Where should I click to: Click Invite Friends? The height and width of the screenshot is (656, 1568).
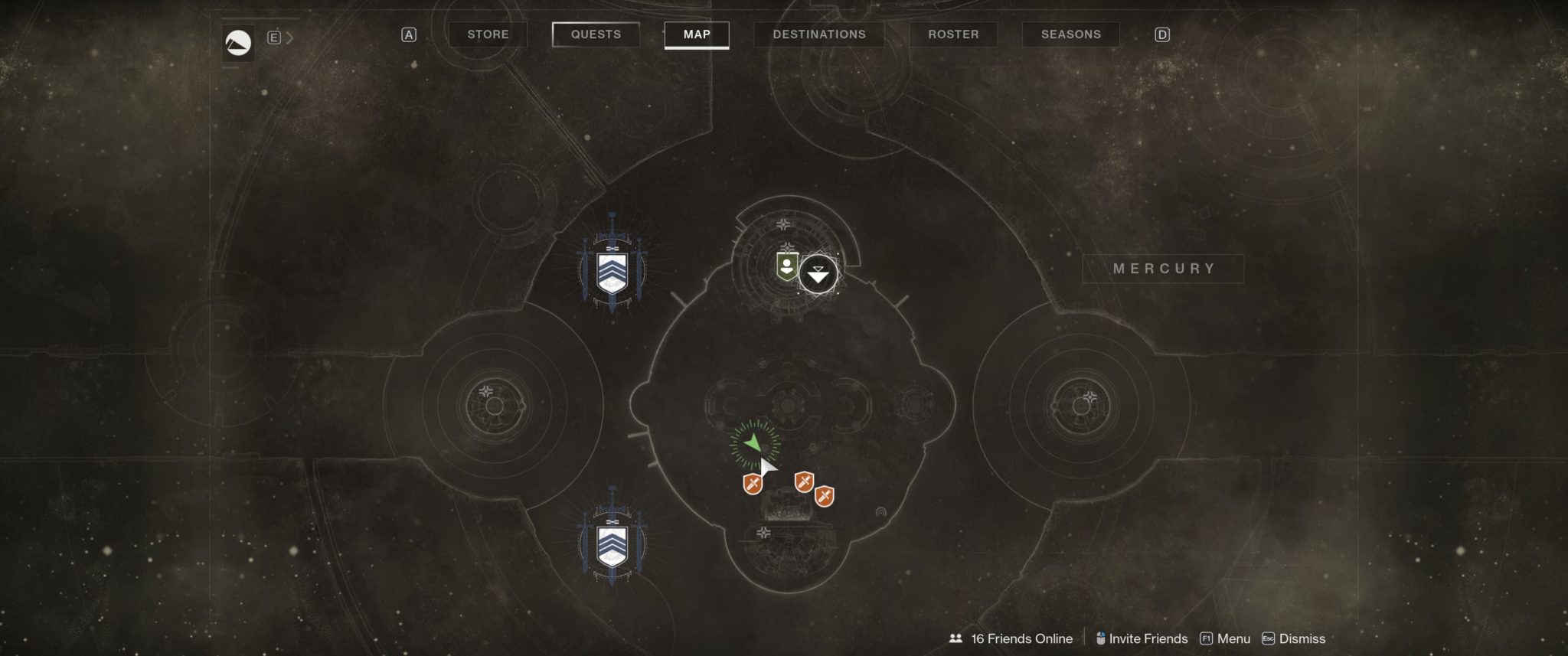(x=1149, y=638)
